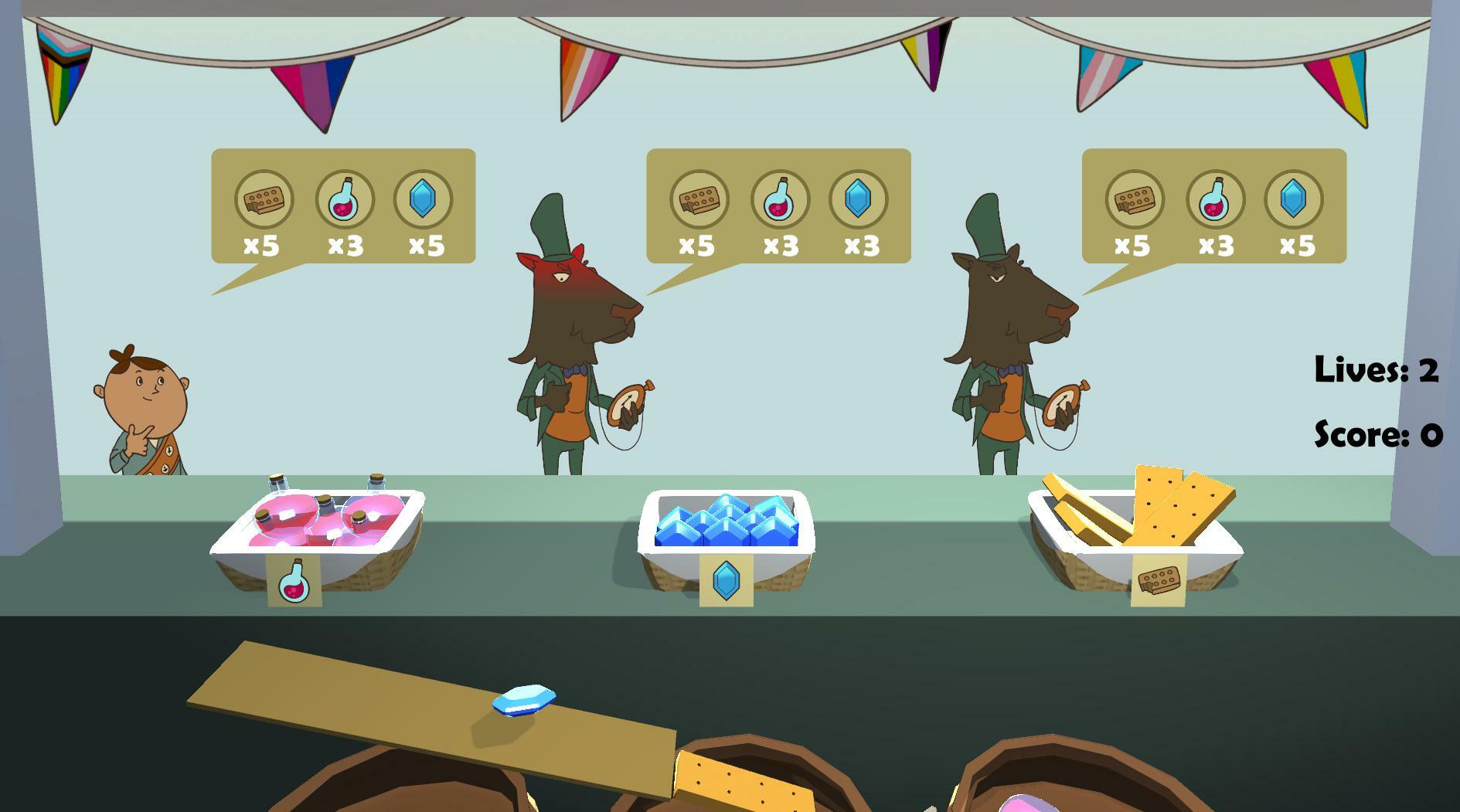Viewport: 1460px width, 812px height.
Task: Click the ticket icon in the middle speech bubble
Action: point(700,200)
